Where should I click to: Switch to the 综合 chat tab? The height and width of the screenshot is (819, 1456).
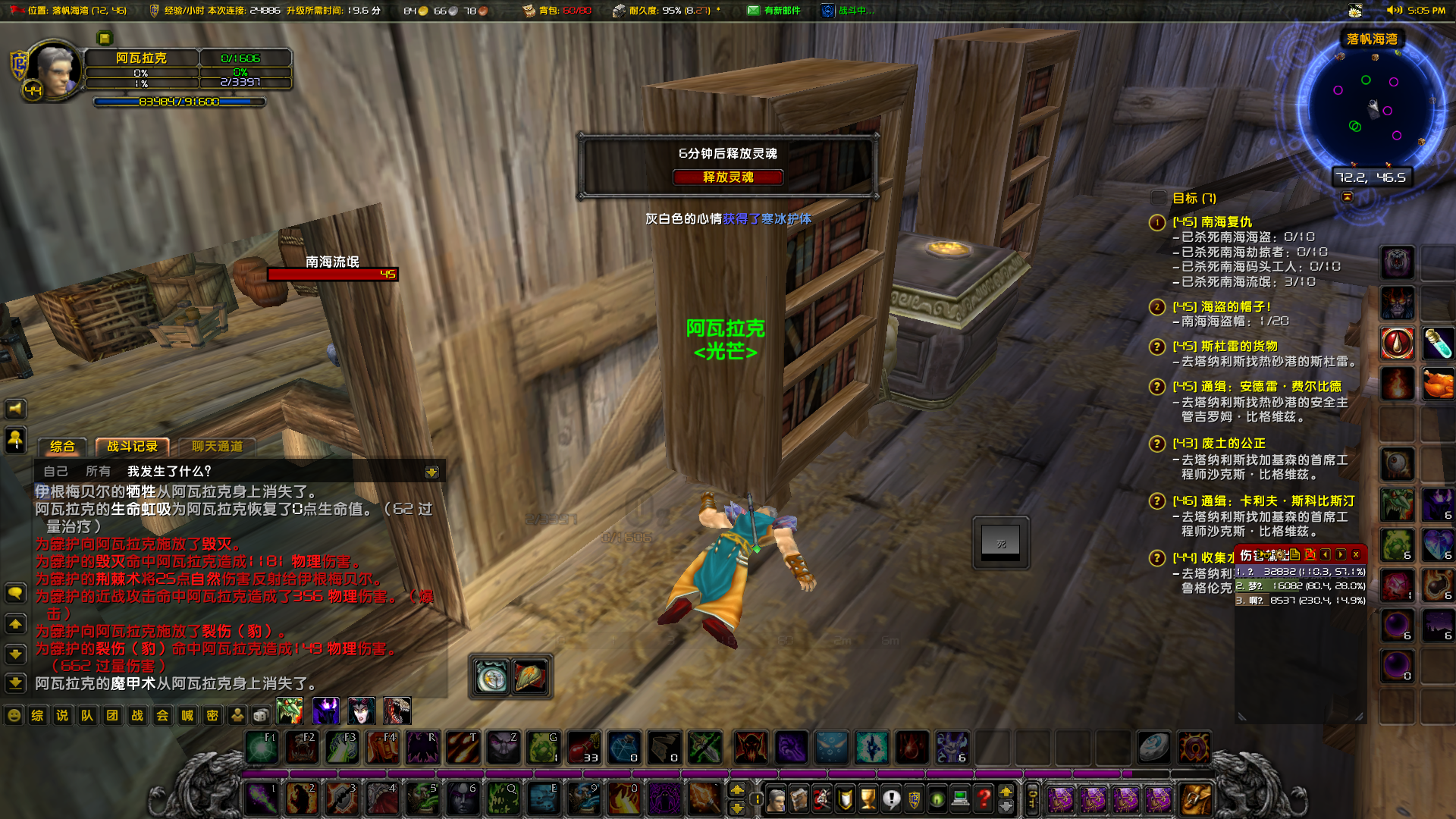(62, 447)
